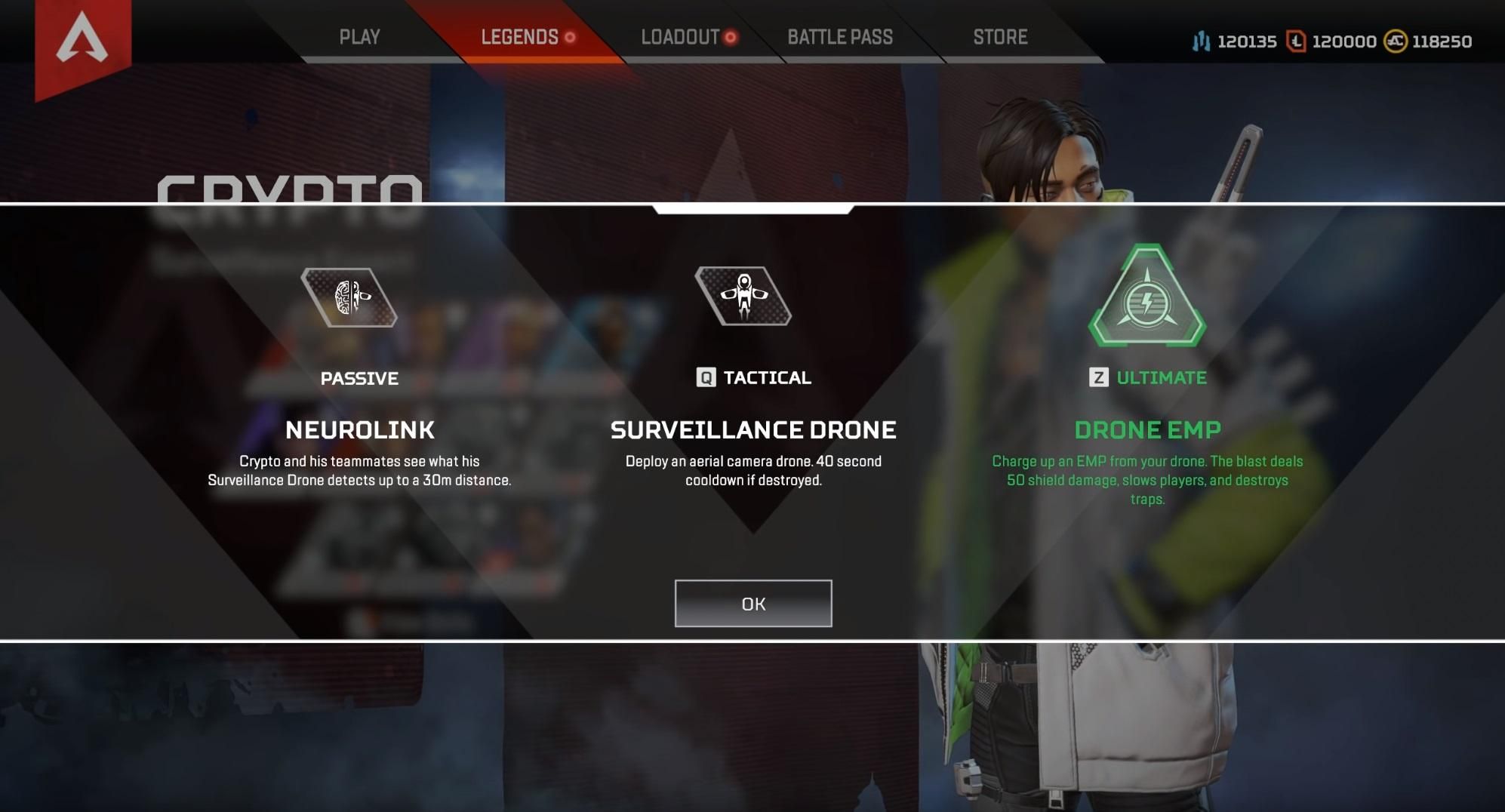Go to the Store tab

tap(1000, 36)
